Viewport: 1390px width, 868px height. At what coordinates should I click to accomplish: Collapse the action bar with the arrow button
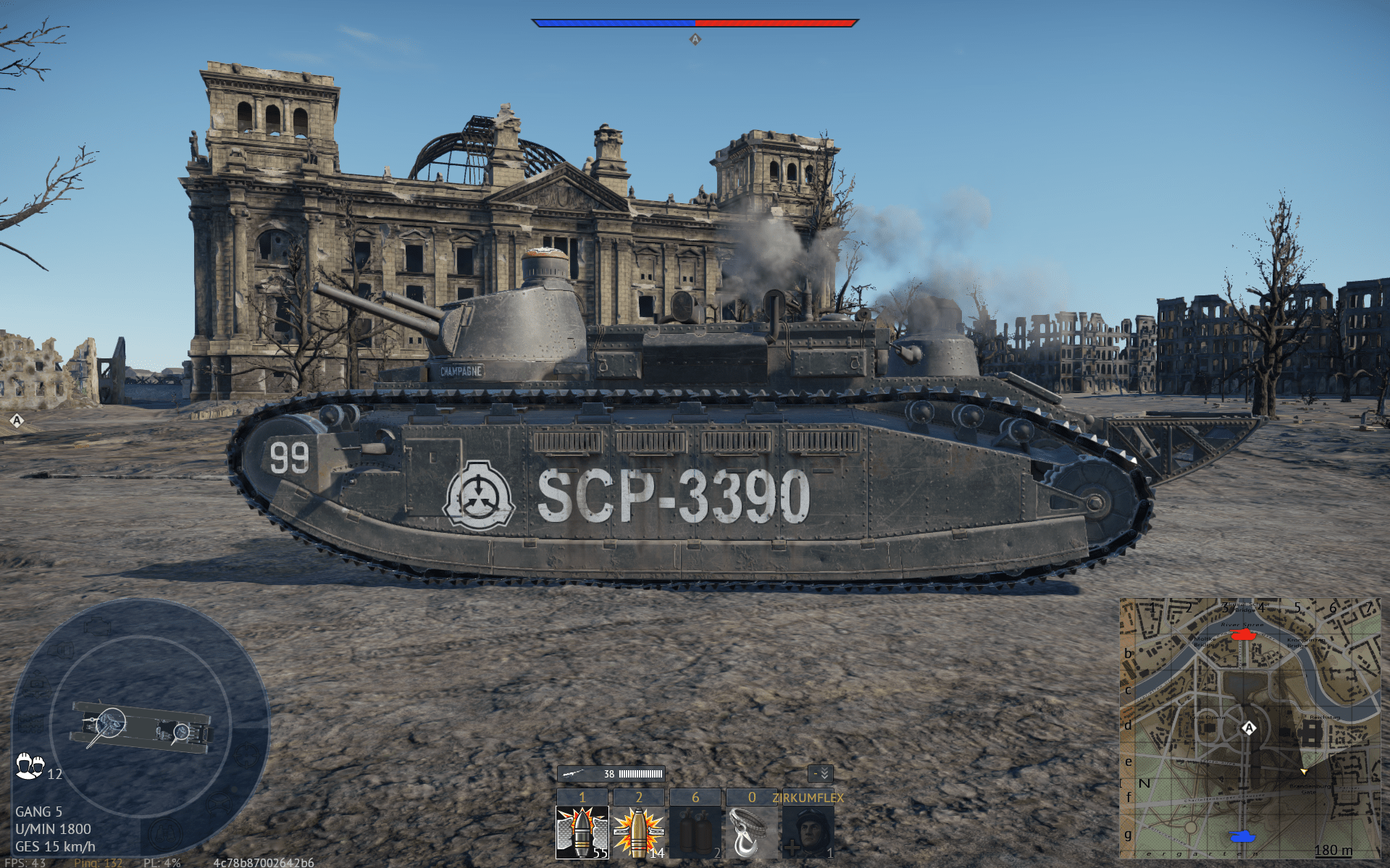(x=821, y=774)
